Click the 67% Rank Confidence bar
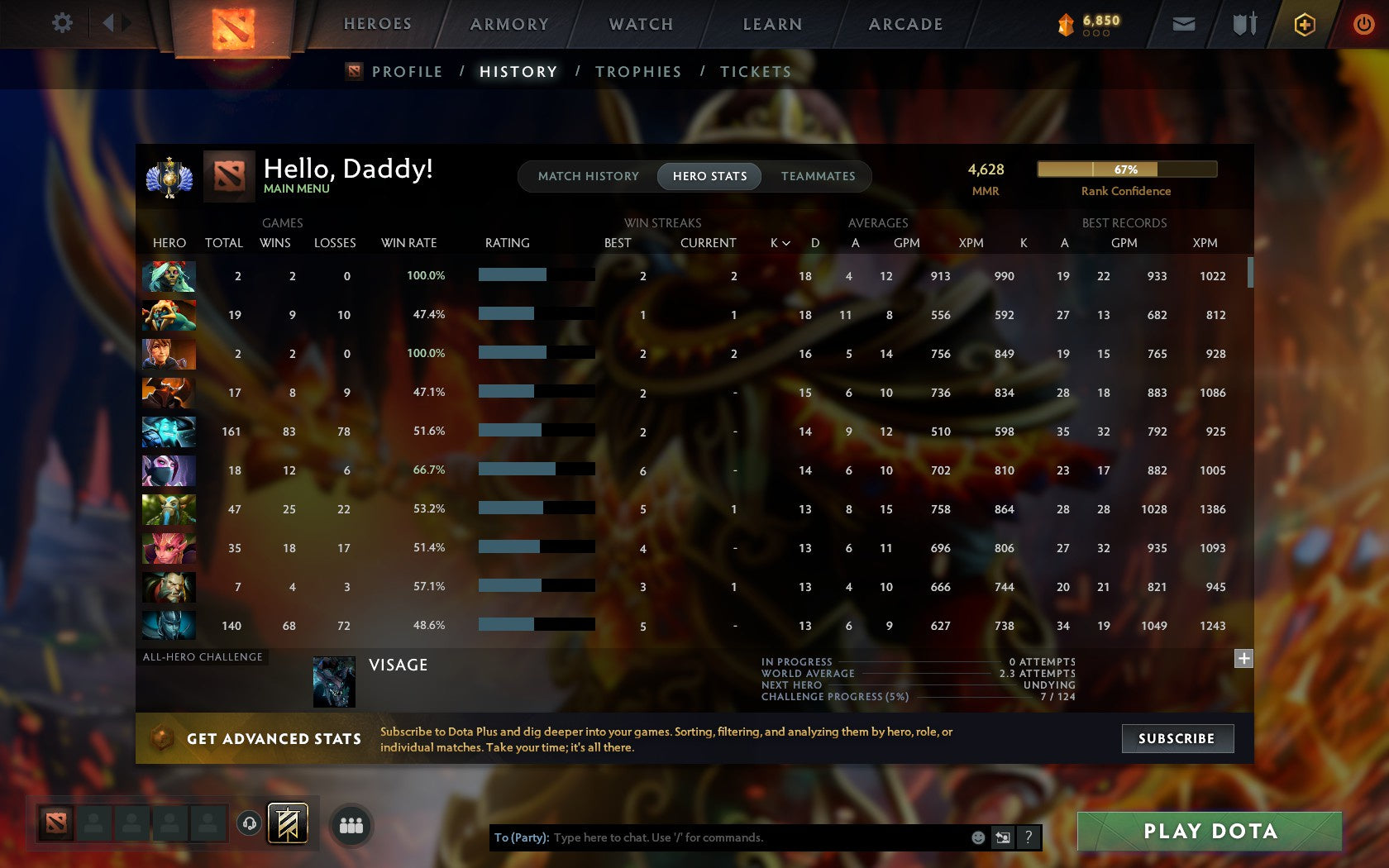The height and width of the screenshot is (868, 1389). coord(1126,169)
